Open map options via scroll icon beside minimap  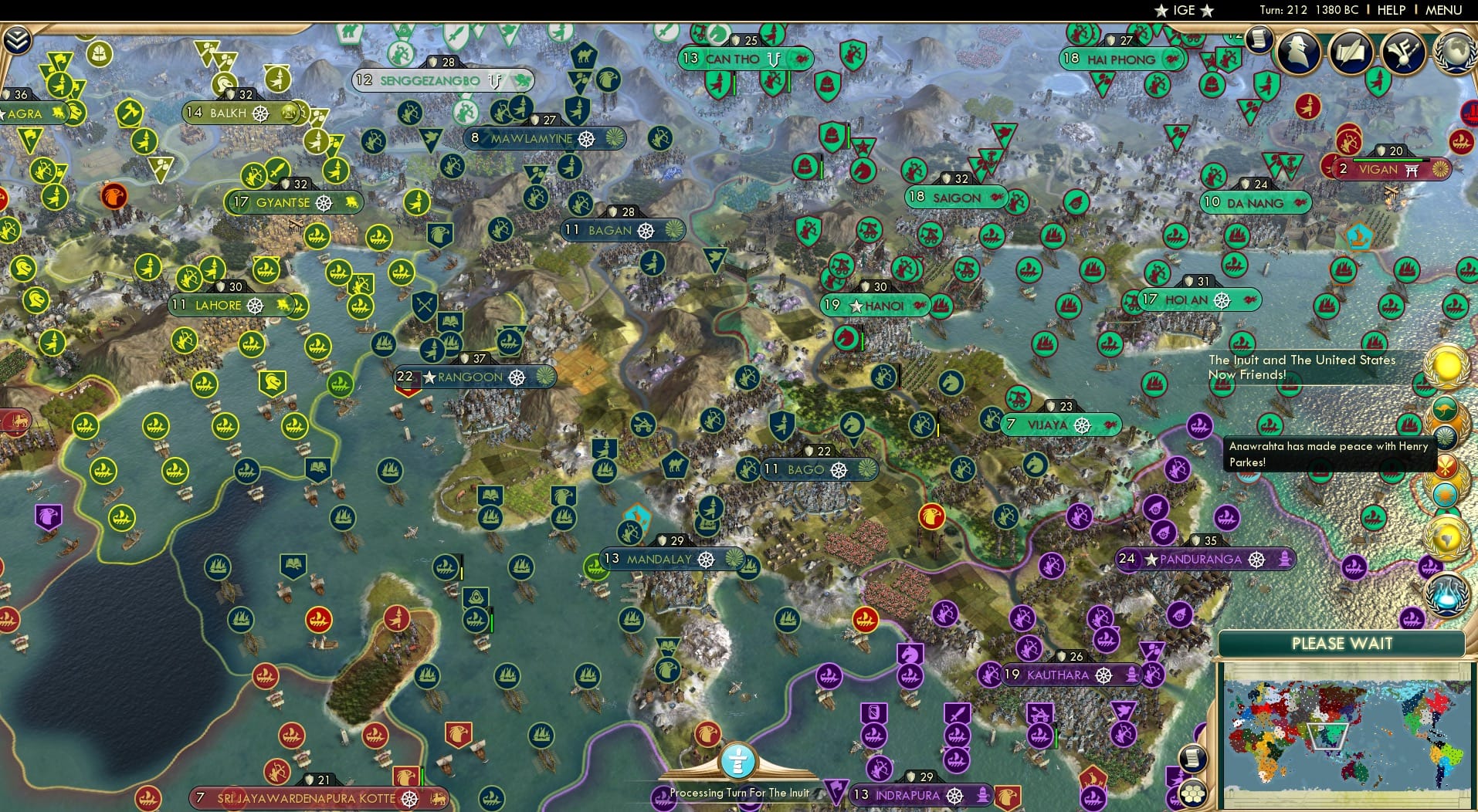[x=1193, y=759]
